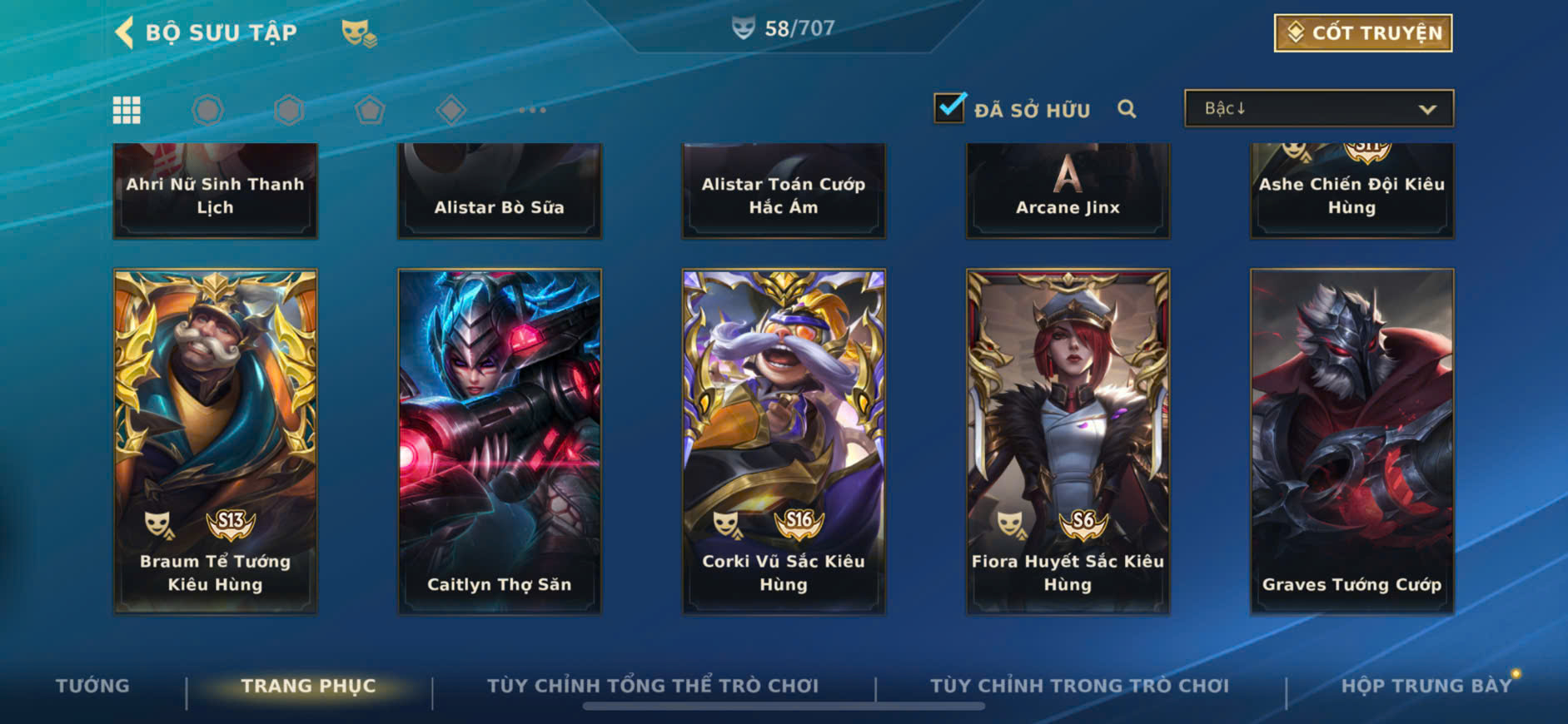Open the Alistar Bò Sữa skin

[499, 191]
